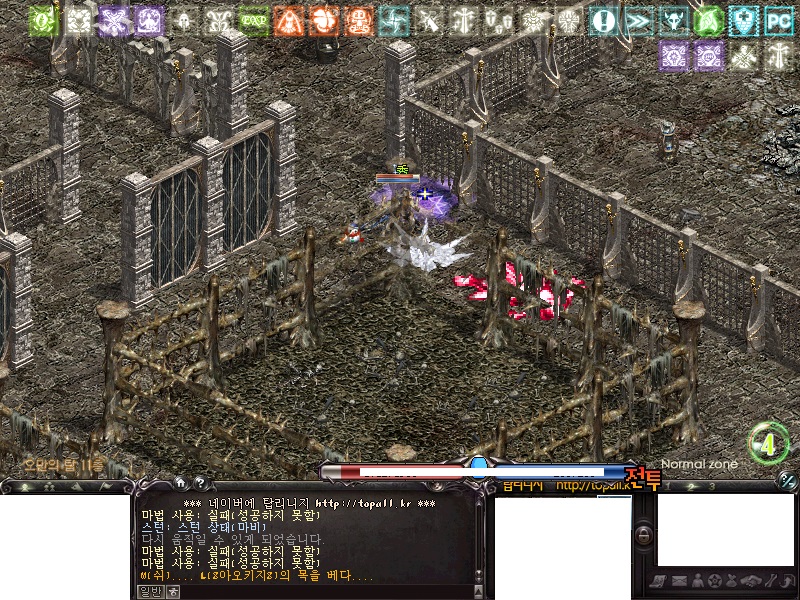Image resolution: width=800 pixels, height=600 pixels.
Task: Click the green eye buff icon
Action: [x=43, y=19]
